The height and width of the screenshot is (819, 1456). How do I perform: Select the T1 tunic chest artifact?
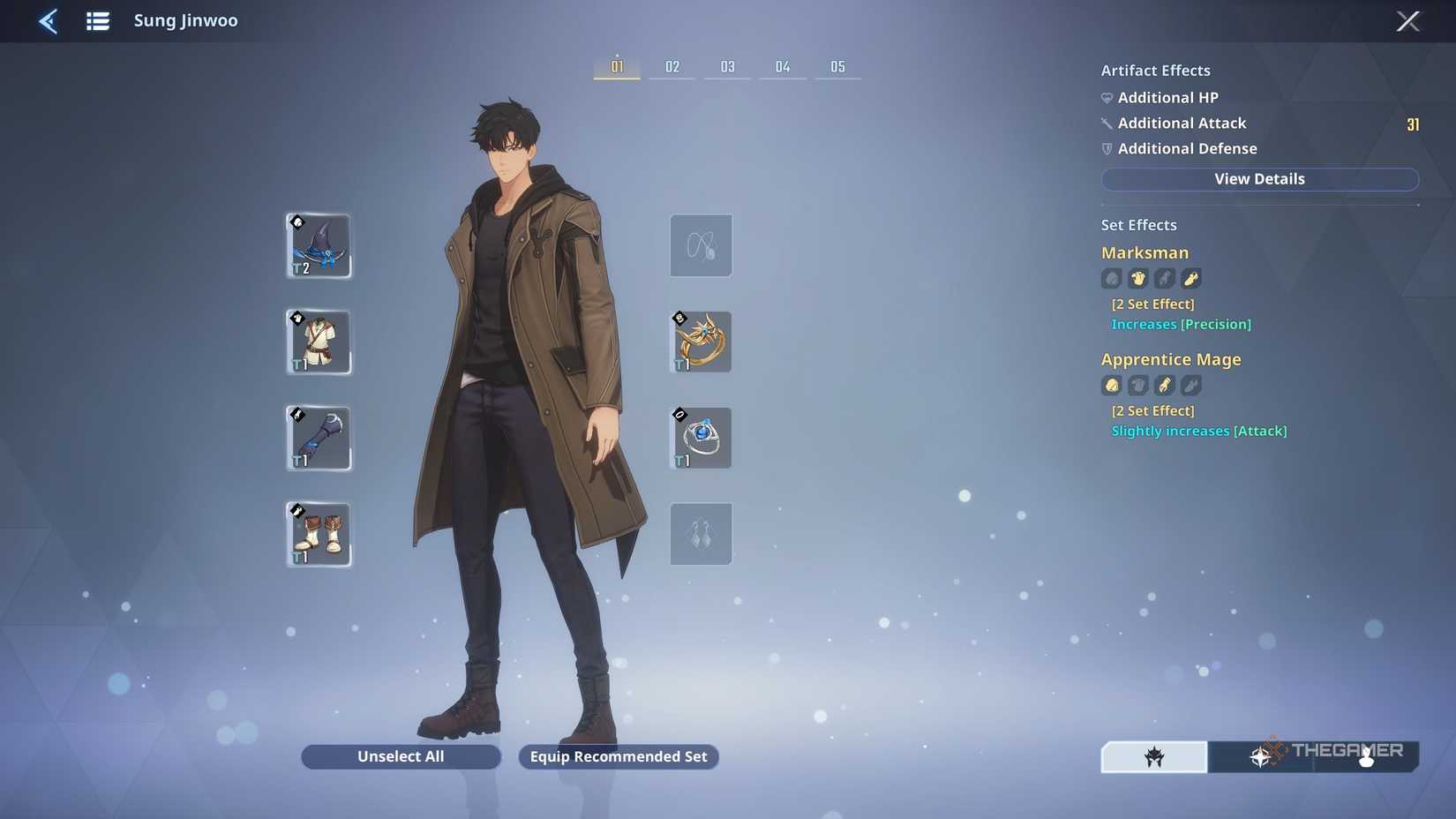pos(318,342)
